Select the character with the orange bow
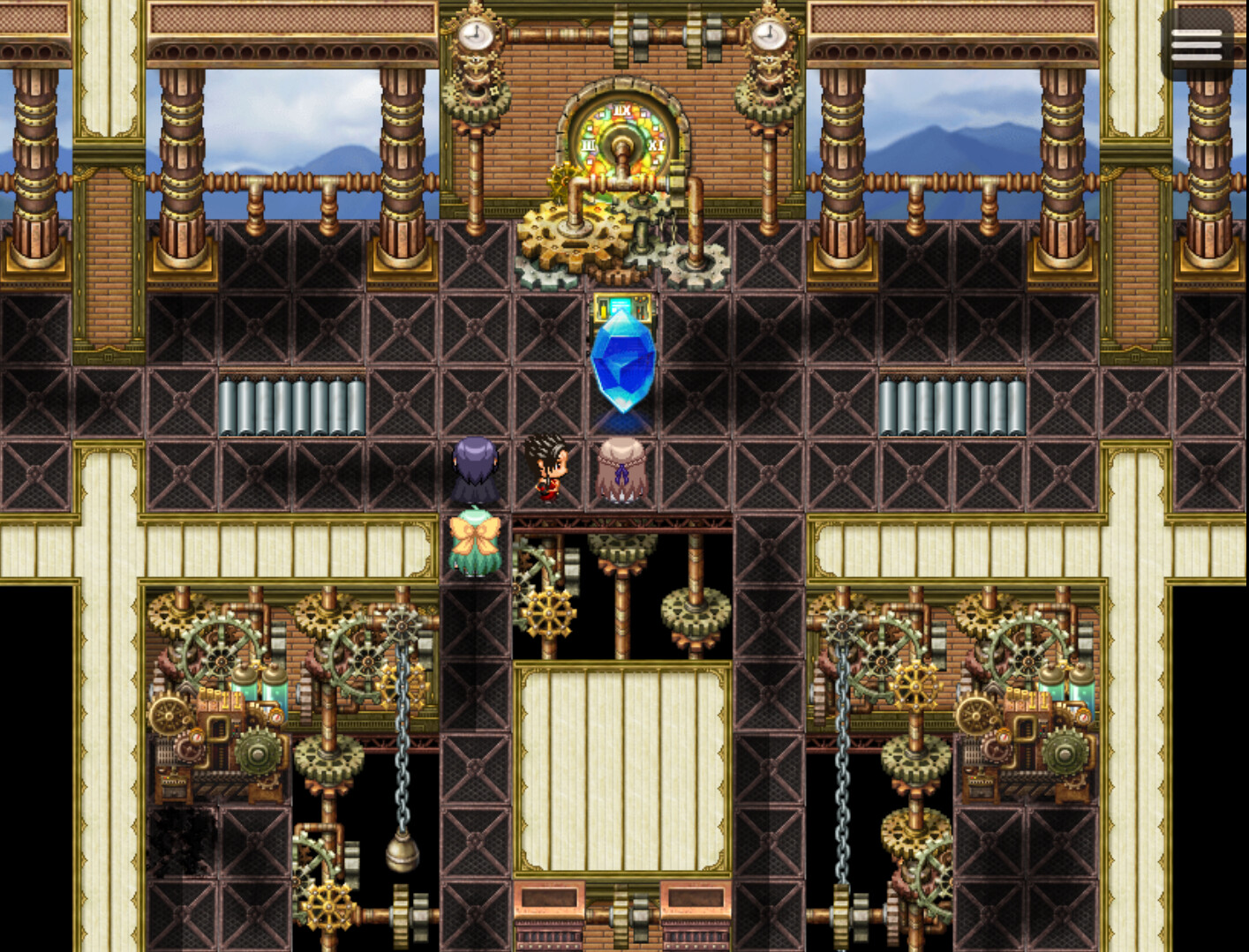Image resolution: width=1249 pixels, height=952 pixels. pyautogui.click(x=477, y=543)
